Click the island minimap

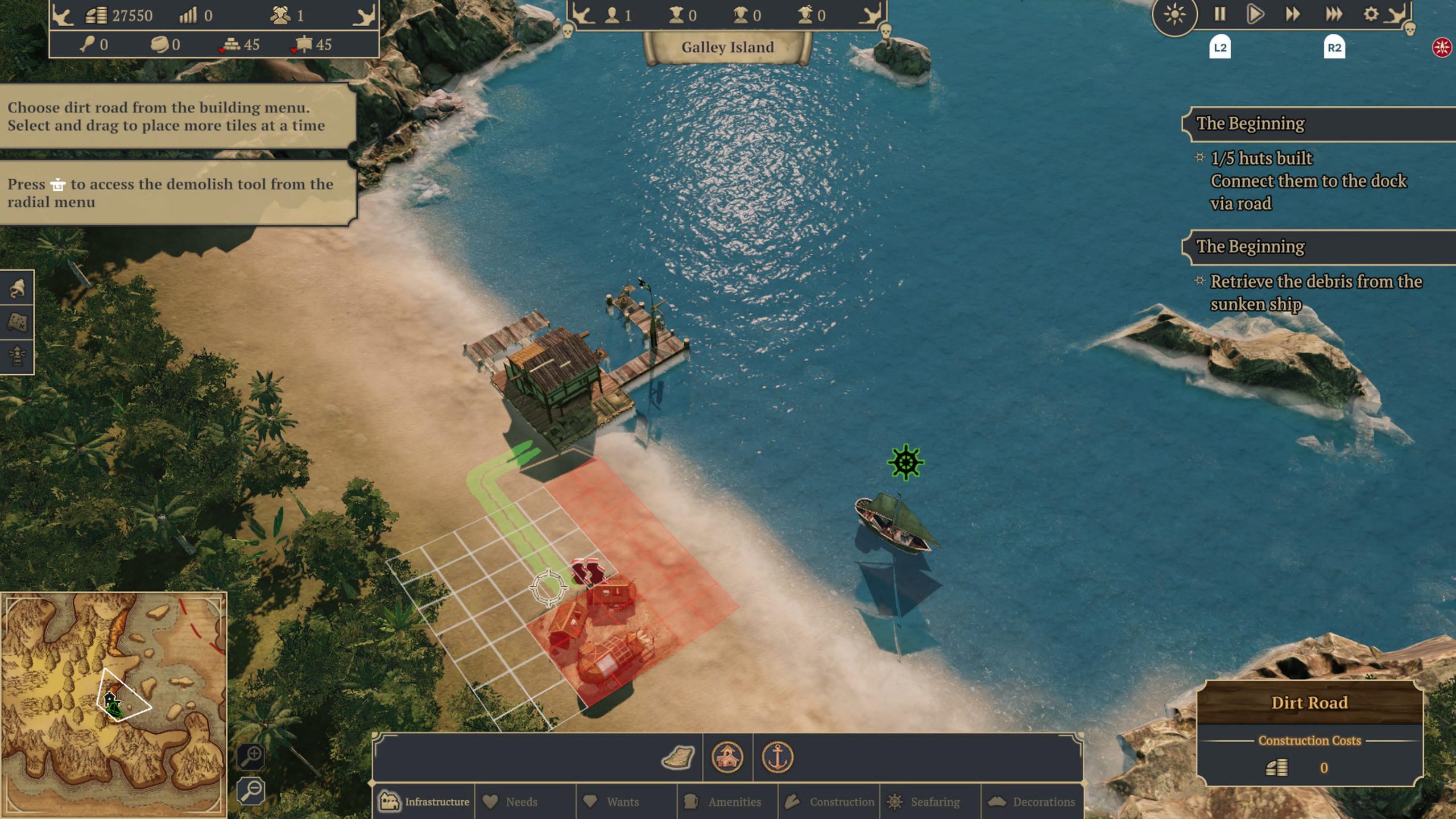pyautogui.click(x=114, y=704)
